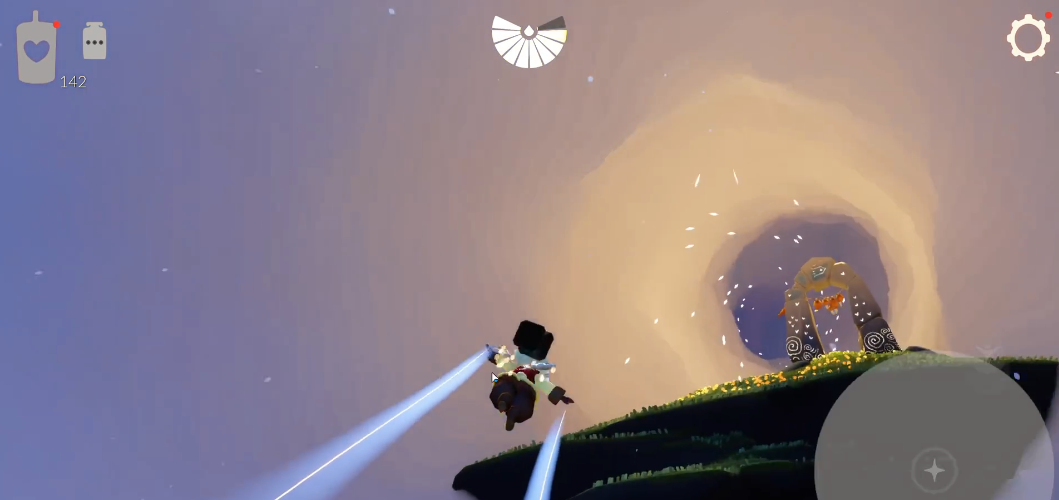The image size is (1059, 500).
Task: Tap the winged light cape energy fan
Action: 529,42
